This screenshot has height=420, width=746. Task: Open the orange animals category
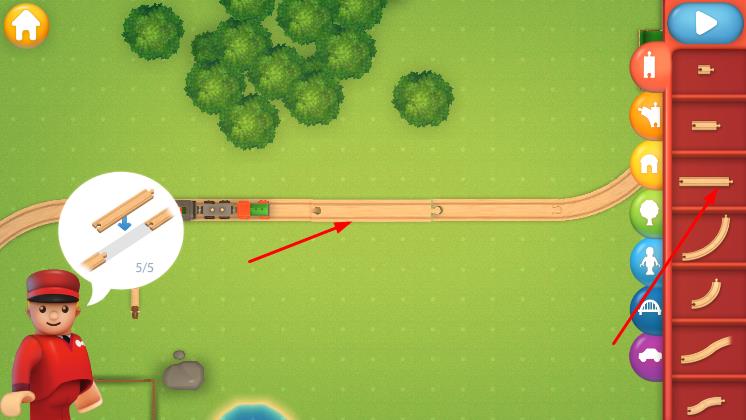[x=648, y=116]
